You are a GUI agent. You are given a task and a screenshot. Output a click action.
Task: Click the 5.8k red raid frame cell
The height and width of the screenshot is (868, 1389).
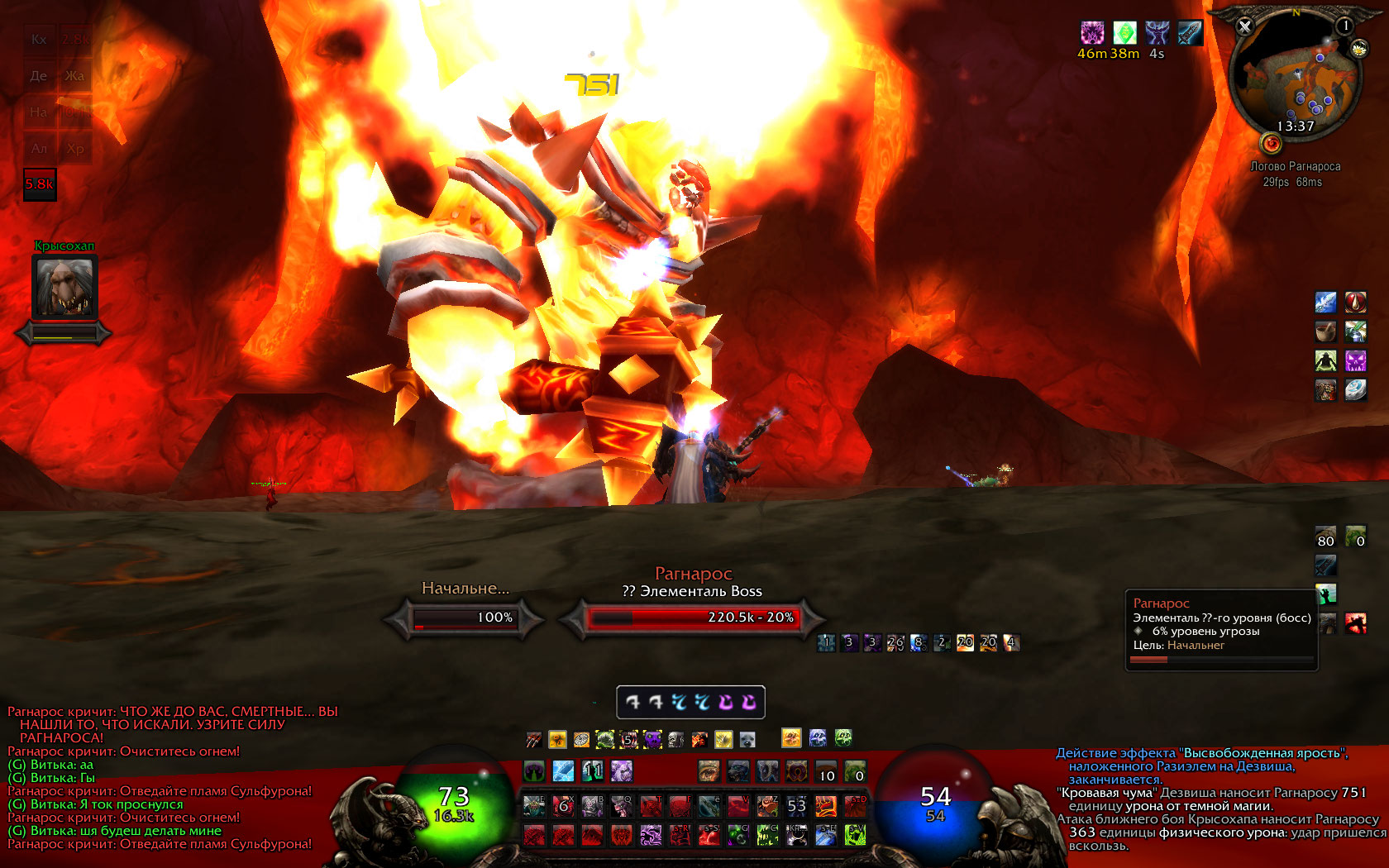pos(40,184)
